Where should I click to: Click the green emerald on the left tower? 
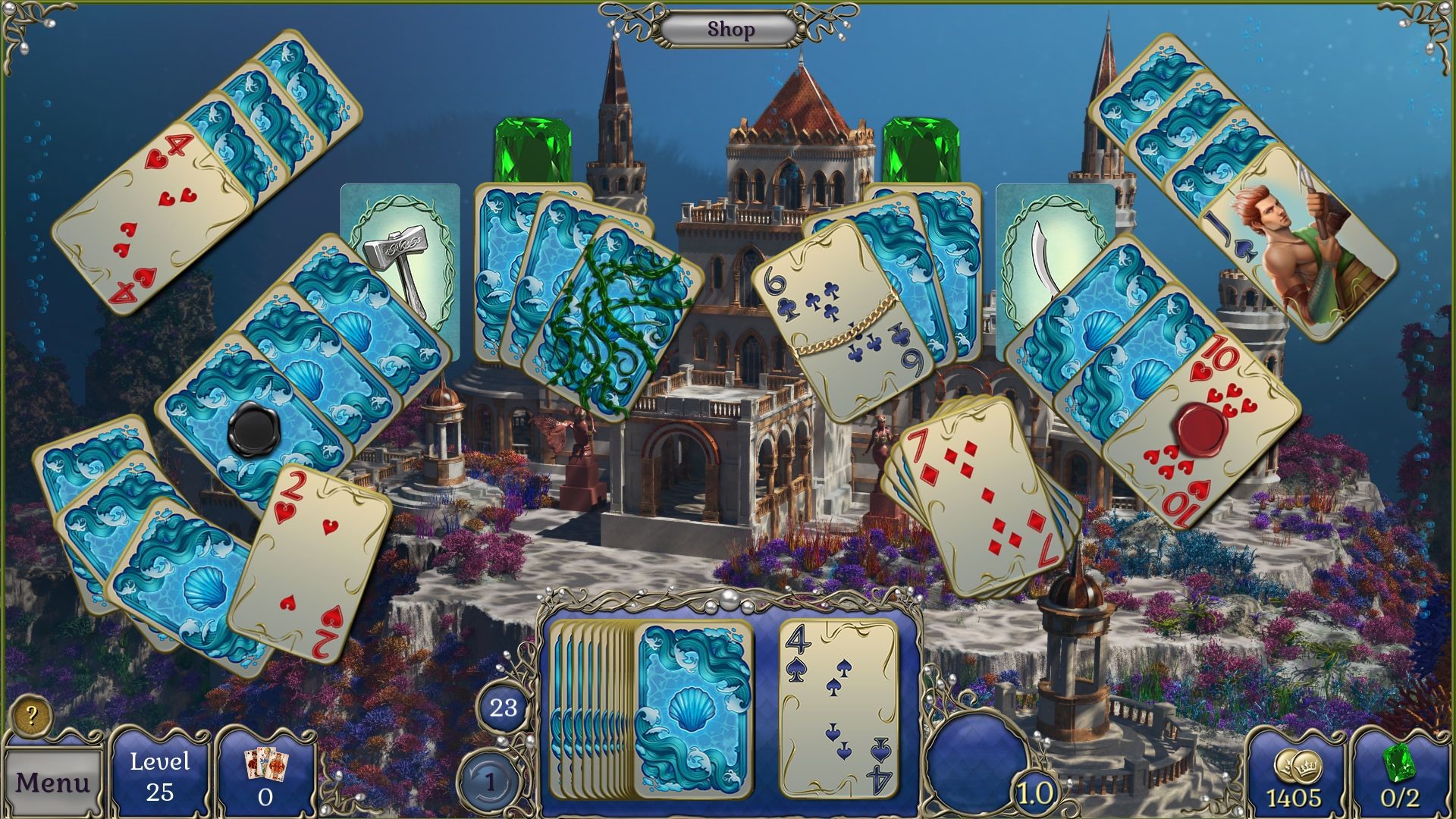[531, 148]
